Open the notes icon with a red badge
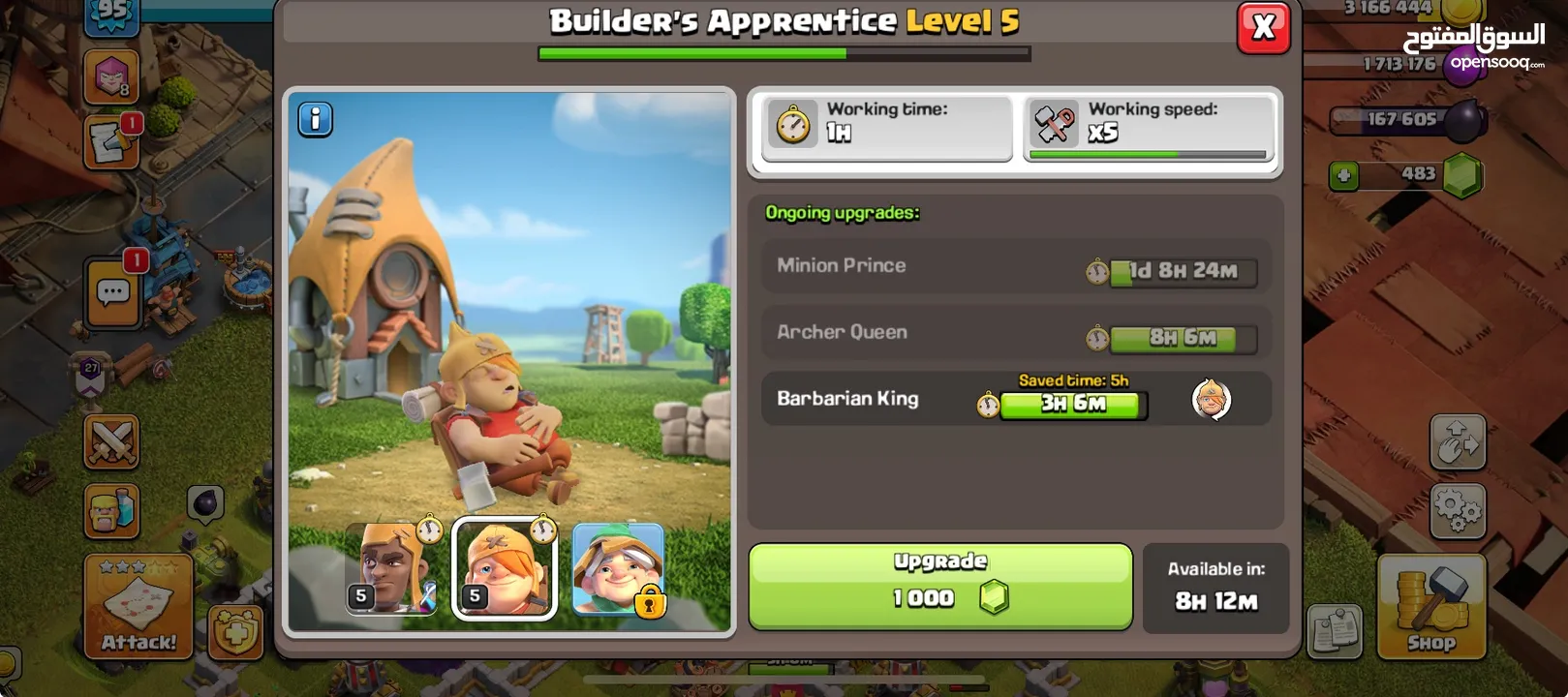The height and width of the screenshot is (697, 1568). pos(110,143)
